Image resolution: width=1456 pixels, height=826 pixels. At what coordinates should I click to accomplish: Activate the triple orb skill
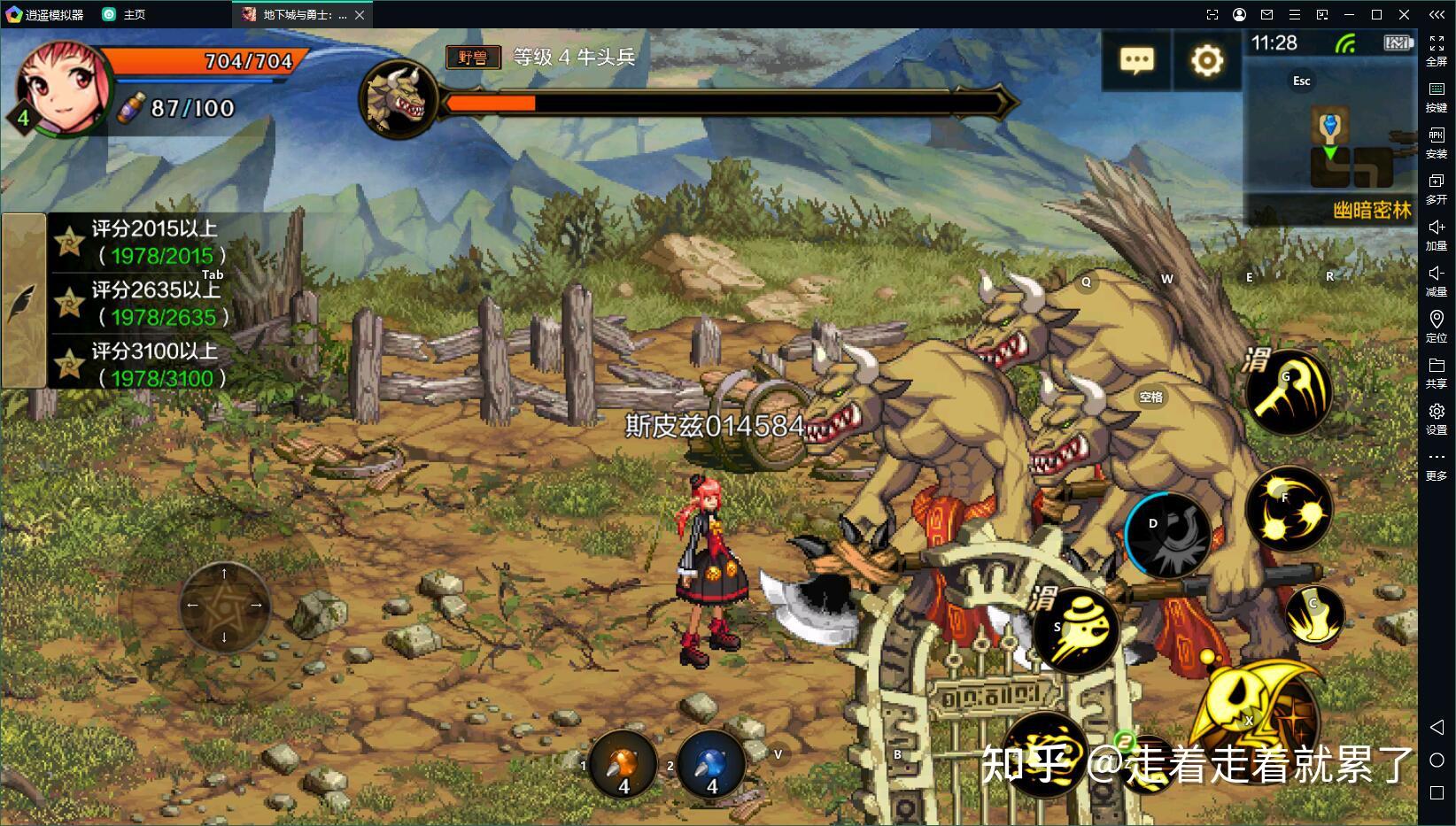point(1289,508)
